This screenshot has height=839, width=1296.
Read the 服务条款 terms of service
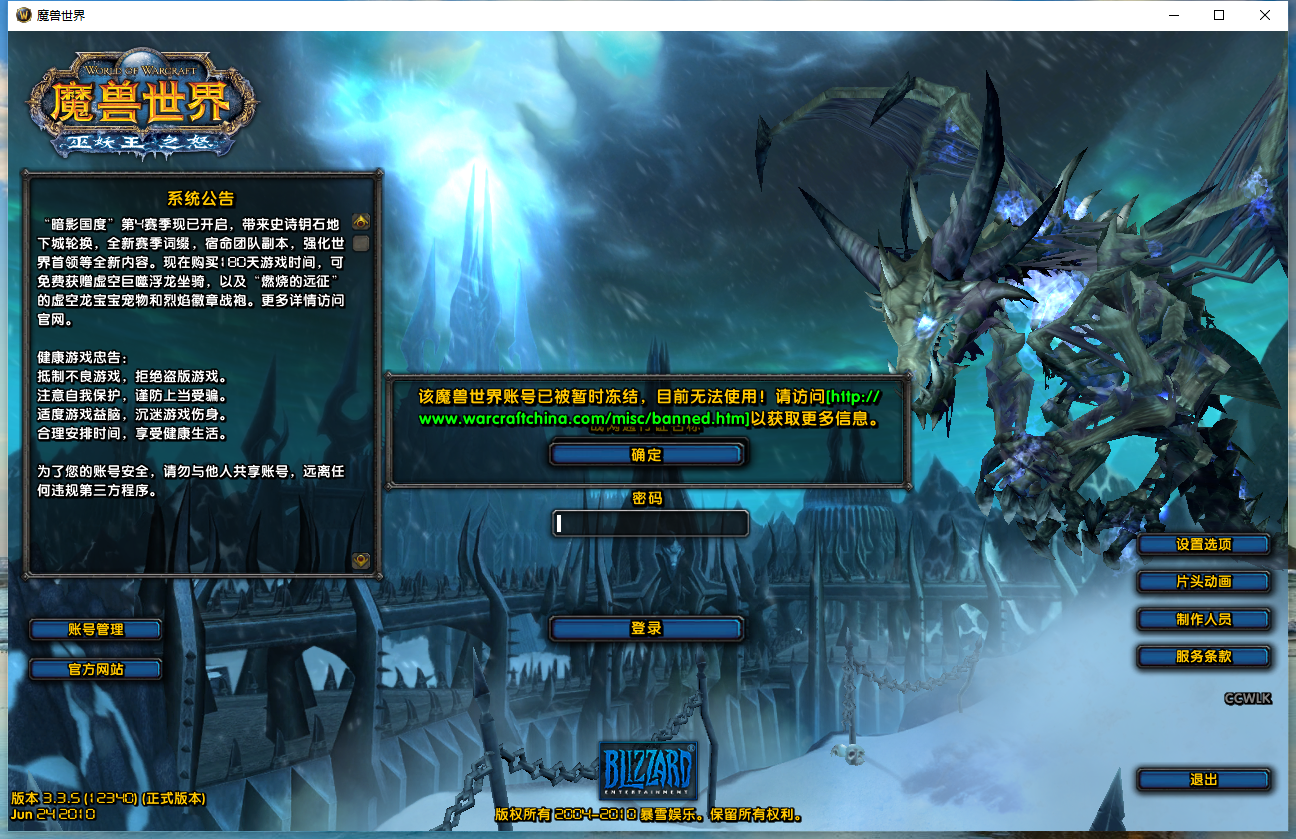coord(1203,657)
